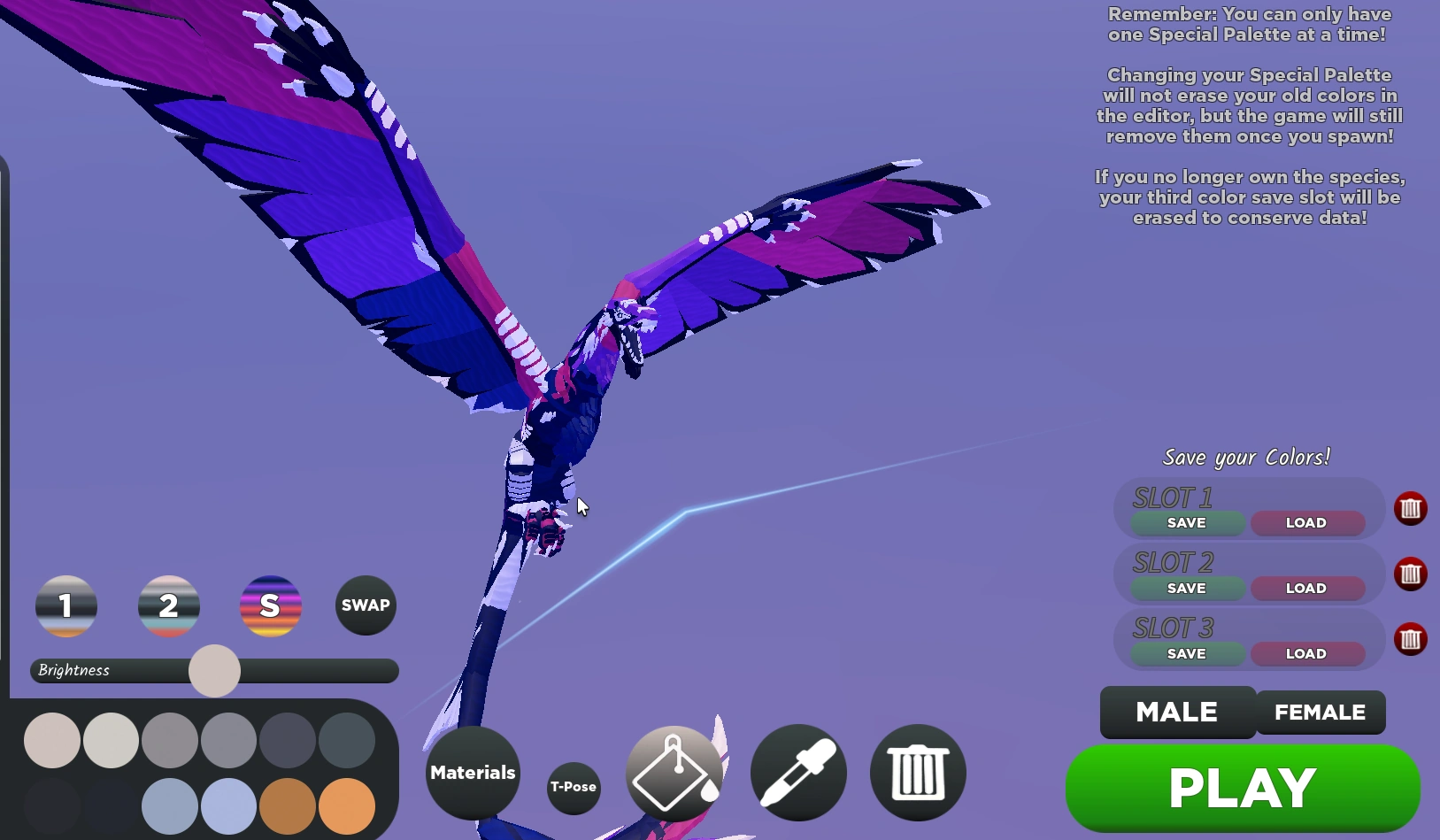The height and width of the screenshot is (840, 1440).
Task: Select the eyedropper color picker tool
Action: [797, 771]
